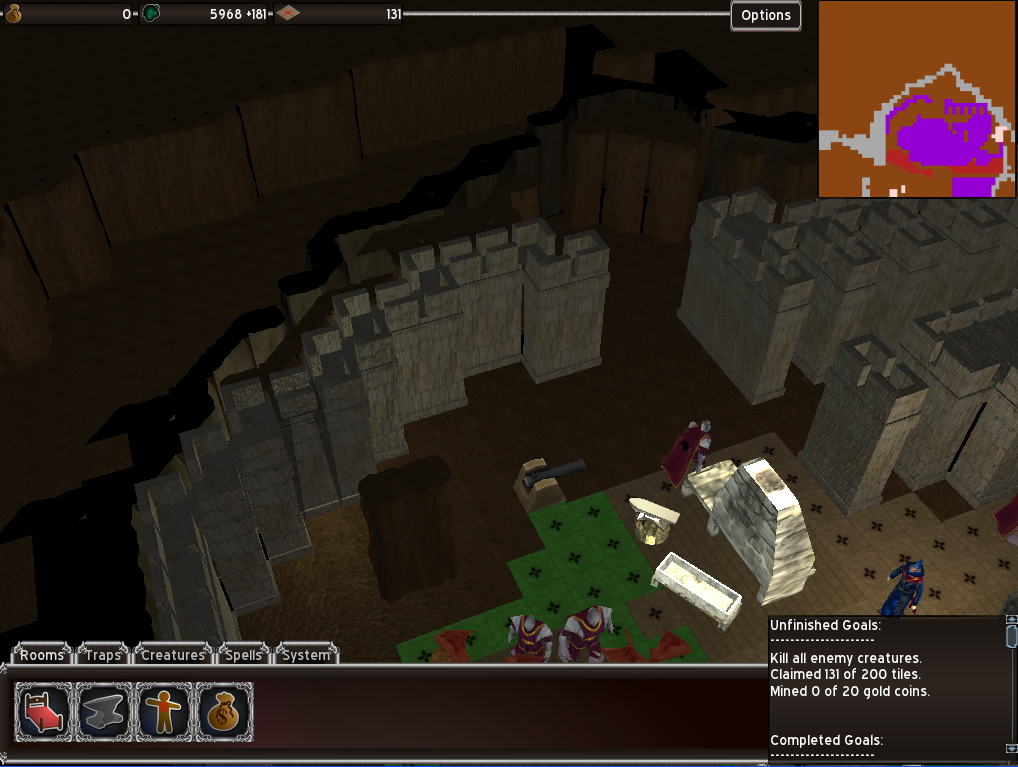
Task: Switch to the Traps tab
Action: point(103,655)
